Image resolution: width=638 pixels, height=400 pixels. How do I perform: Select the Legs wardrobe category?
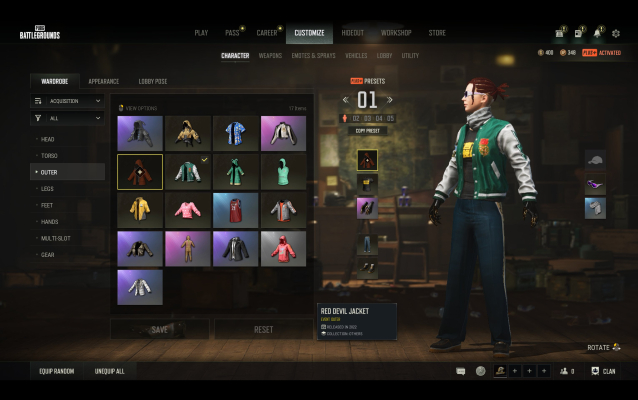point(47,188)
